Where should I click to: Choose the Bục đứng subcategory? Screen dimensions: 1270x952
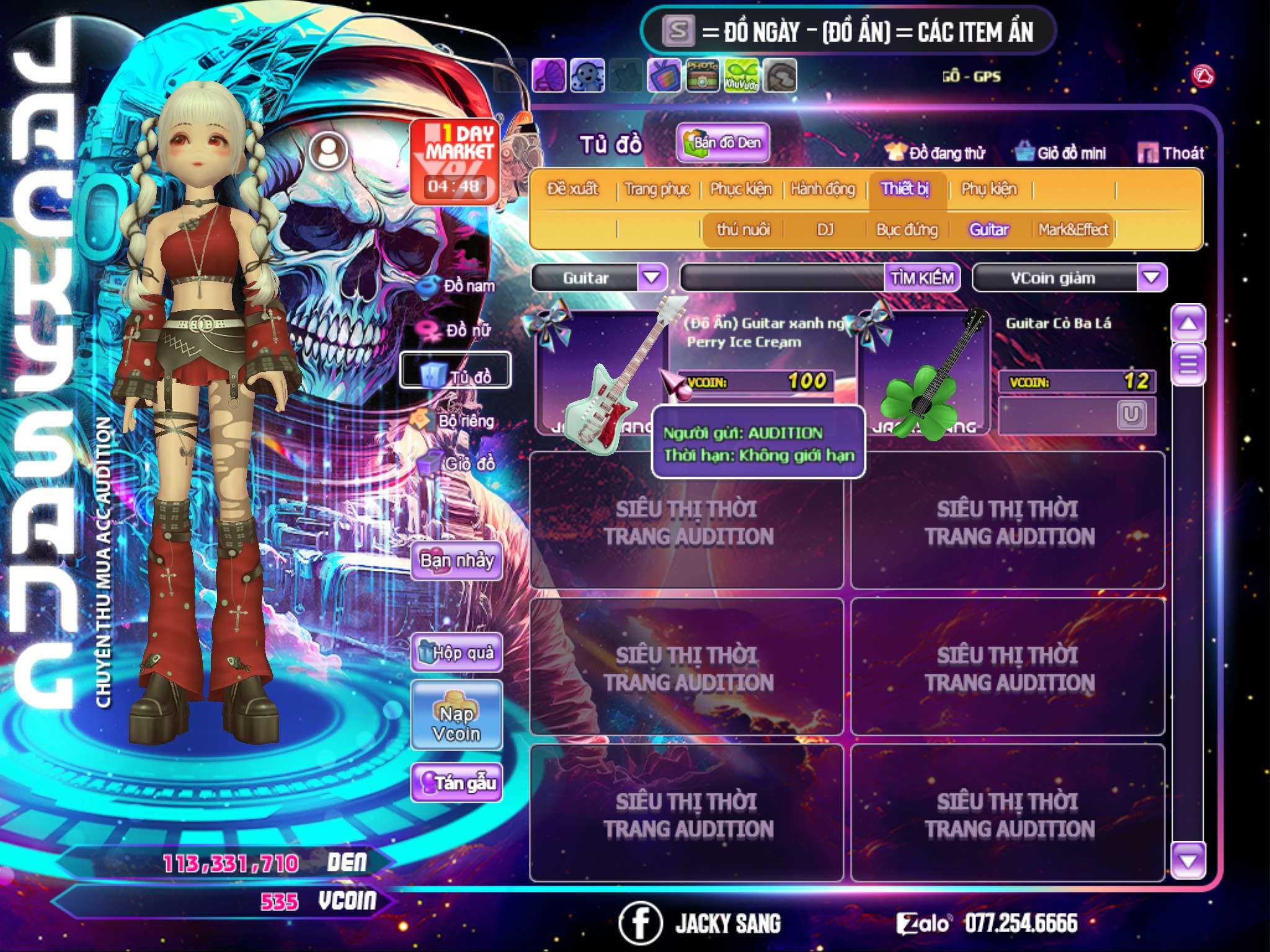(x=907, y=230)
